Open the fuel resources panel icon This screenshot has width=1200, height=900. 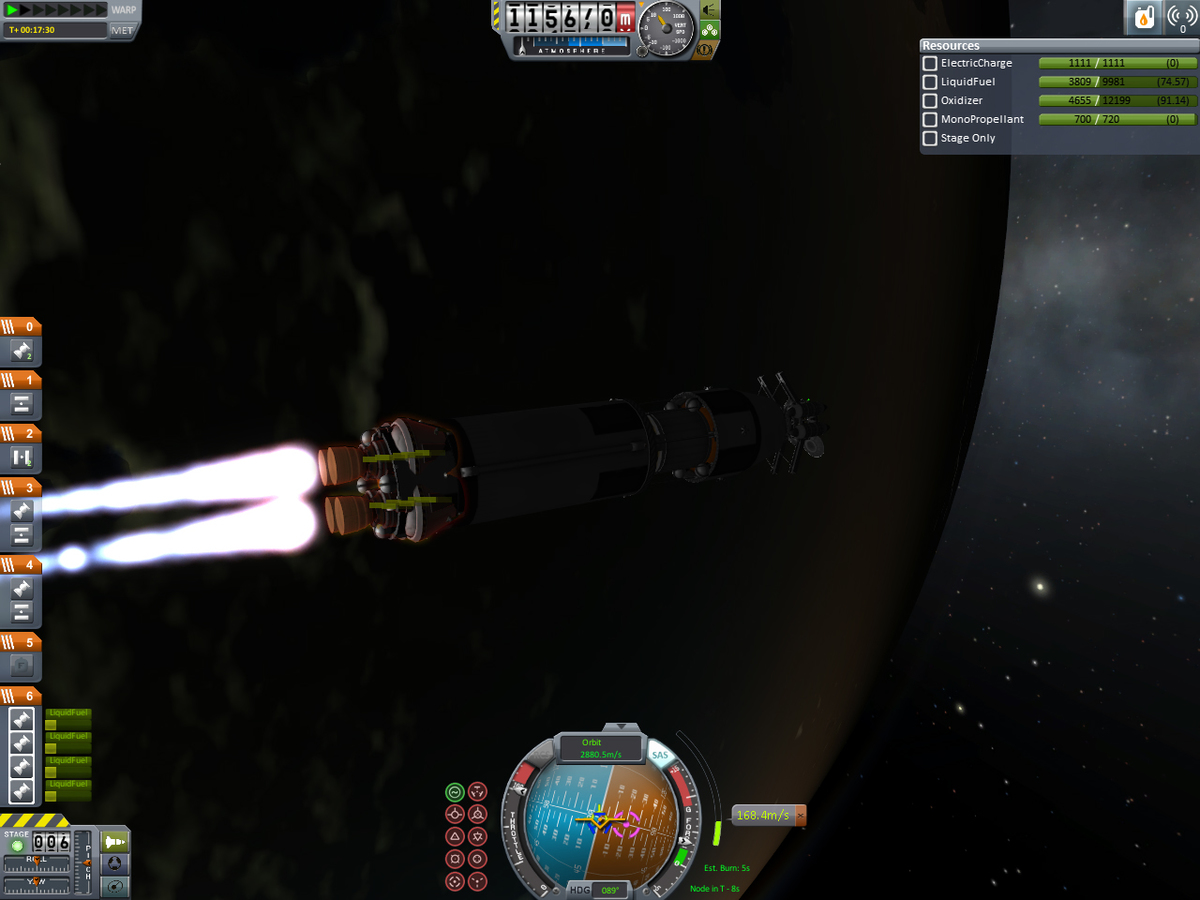coord(1143,17)
